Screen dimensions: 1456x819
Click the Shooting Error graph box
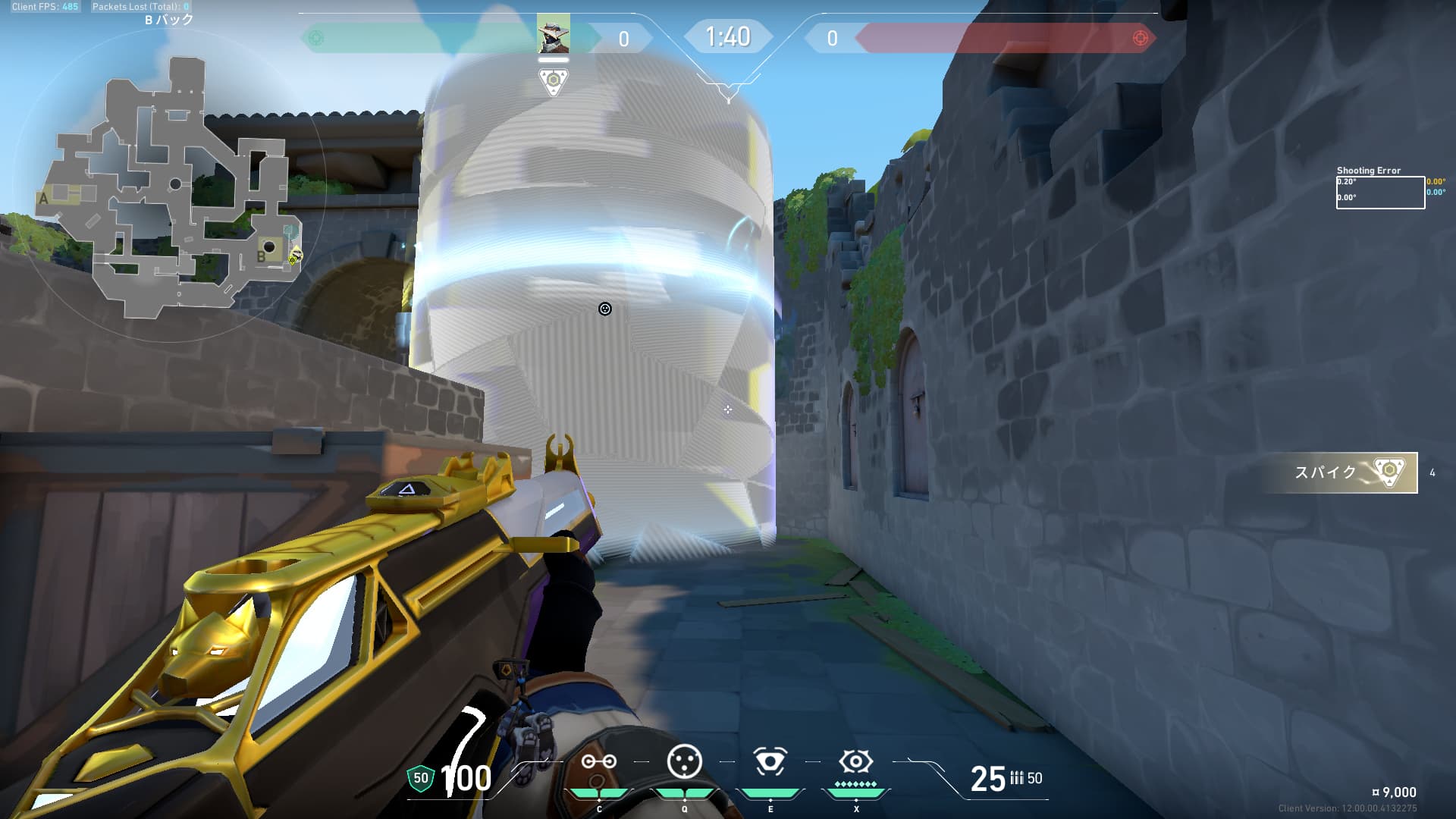[x=1379, y=193]
